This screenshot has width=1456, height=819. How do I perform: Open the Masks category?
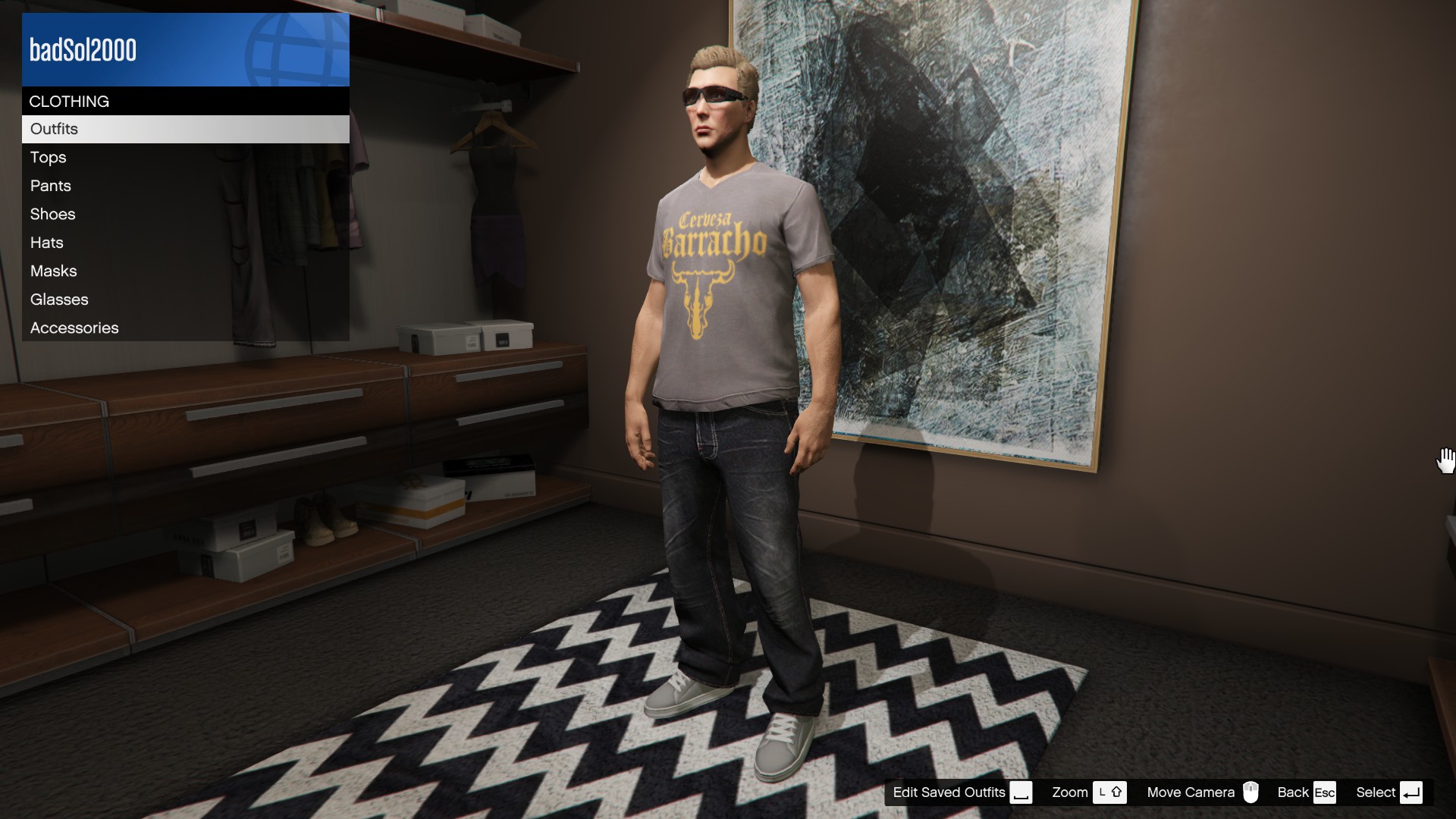coord(185,271)
